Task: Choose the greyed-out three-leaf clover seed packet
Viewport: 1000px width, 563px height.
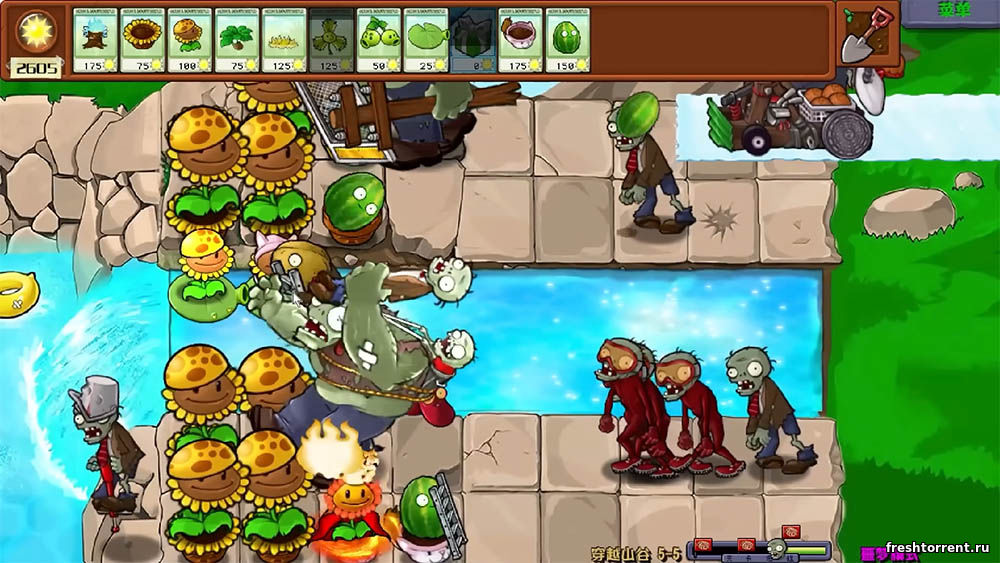Action: tap(332, 40)
